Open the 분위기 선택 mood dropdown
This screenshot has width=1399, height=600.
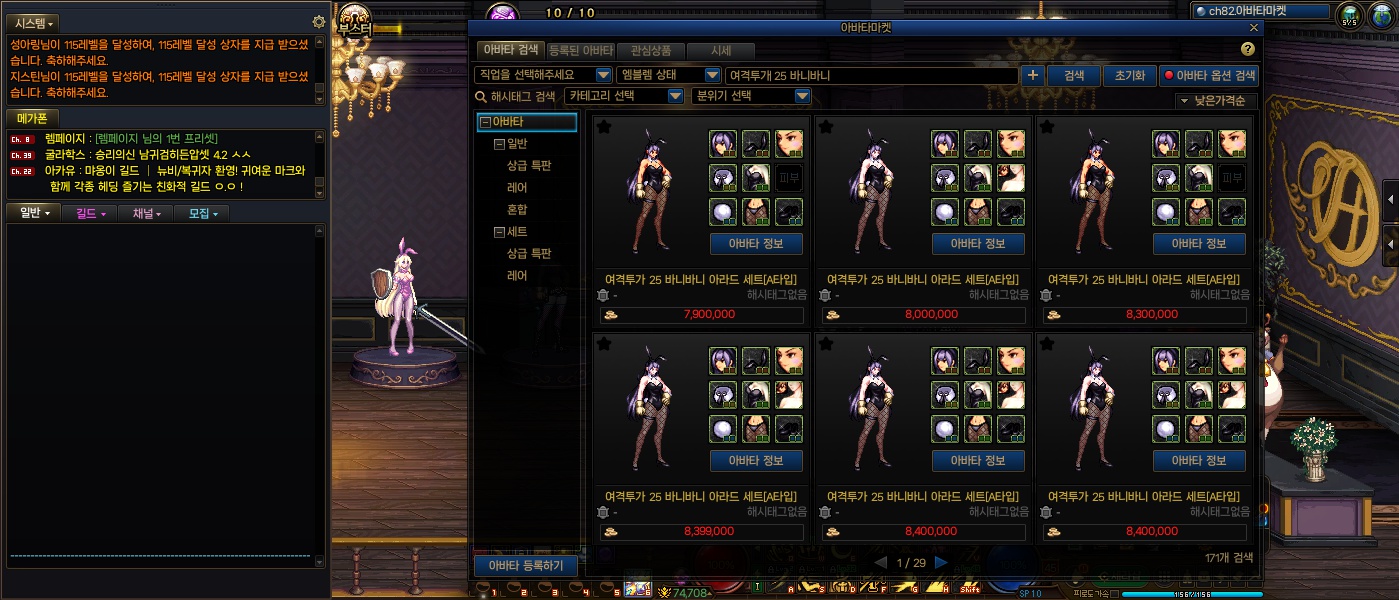coord(751,96)
